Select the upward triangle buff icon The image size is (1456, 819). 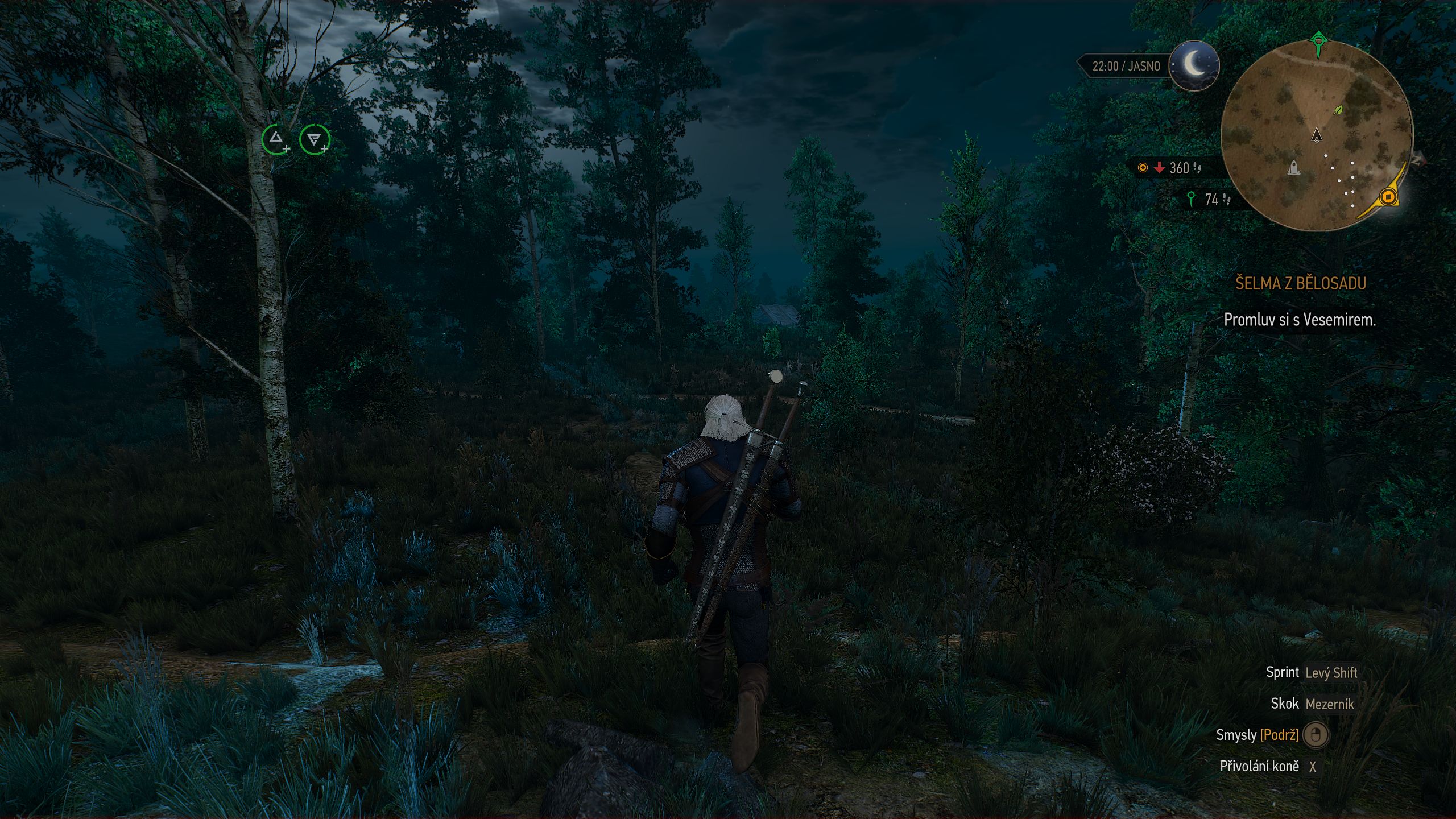point(276,139)
